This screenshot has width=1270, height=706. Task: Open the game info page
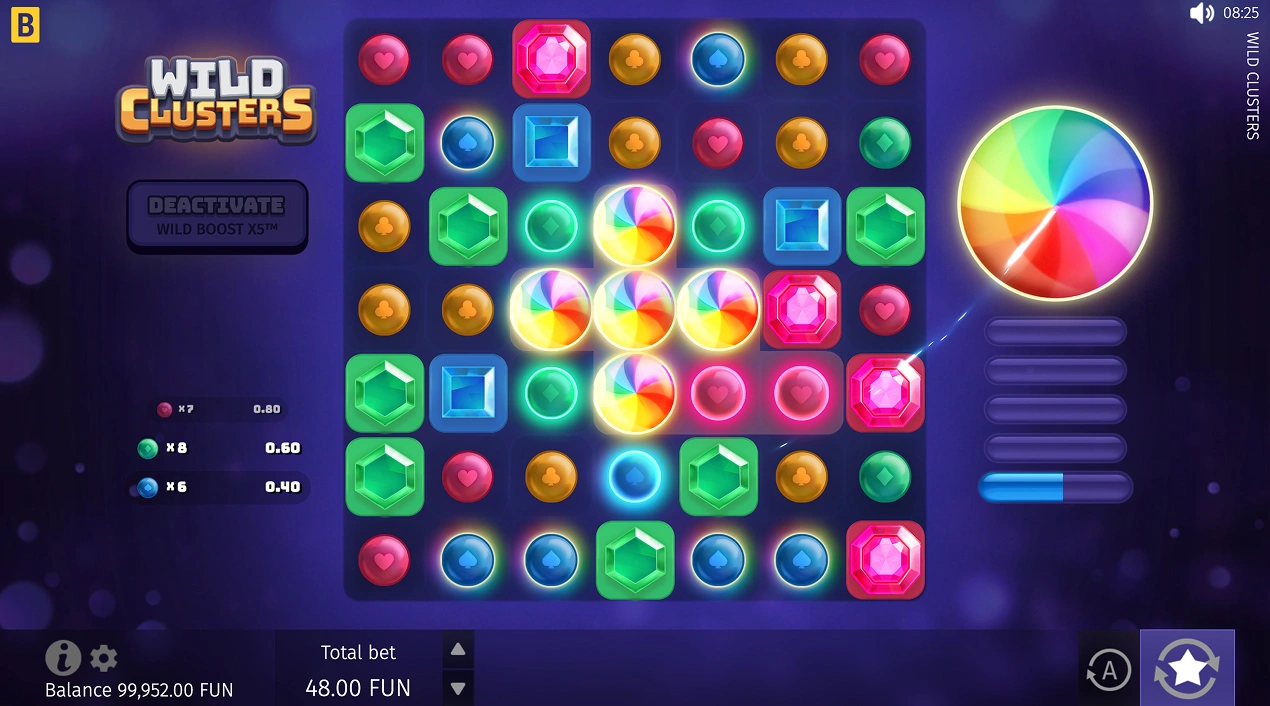click(x=63, y=658)
